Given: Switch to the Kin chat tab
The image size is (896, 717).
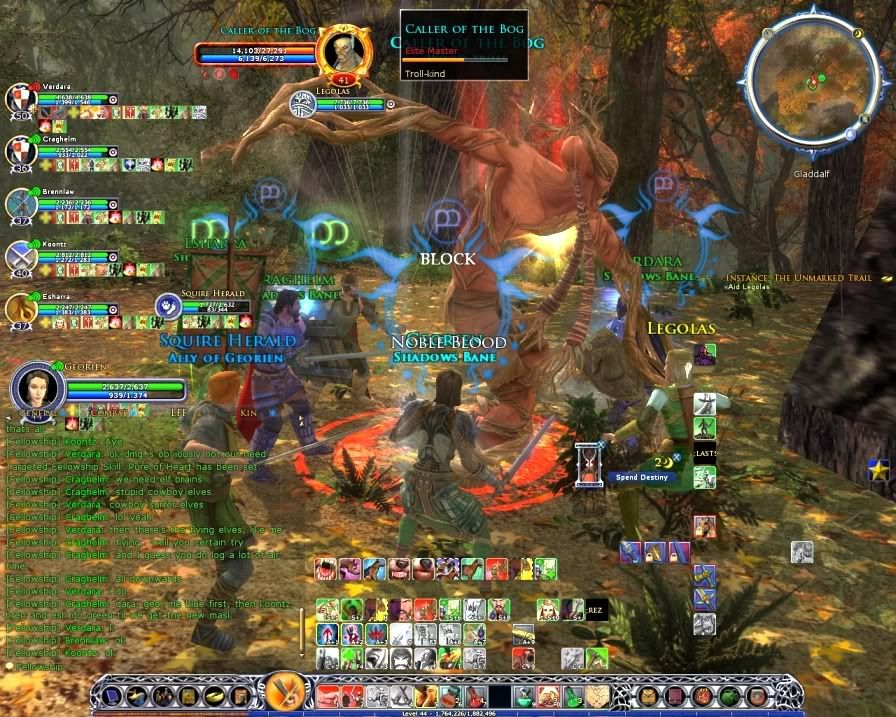Looking at the screenshot, I should (249, 412).
